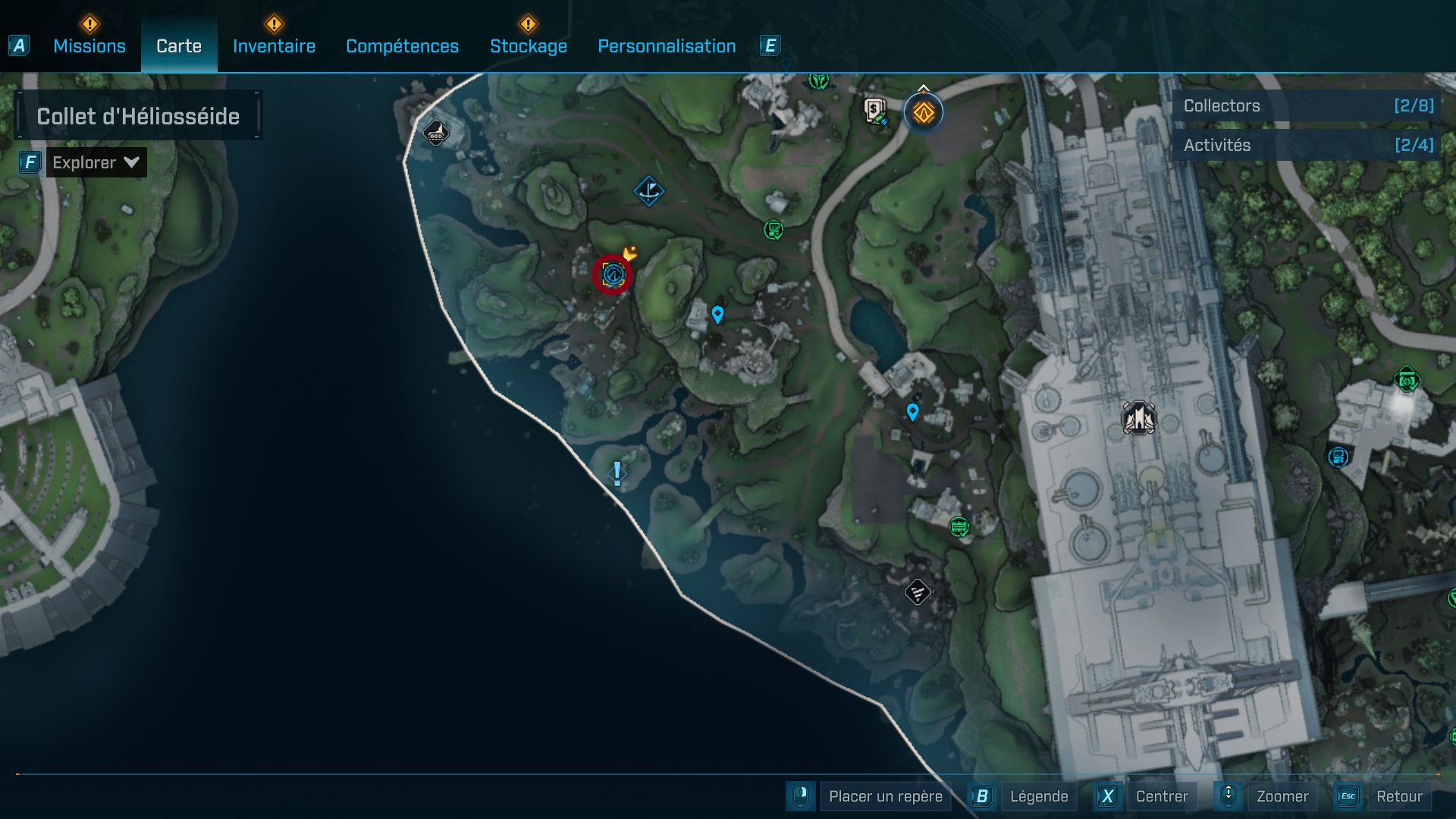Image resolution: width=1456 pixels, height=819 pixels.
Task: Choose the Centrer map option
Action: point(1161,796)
